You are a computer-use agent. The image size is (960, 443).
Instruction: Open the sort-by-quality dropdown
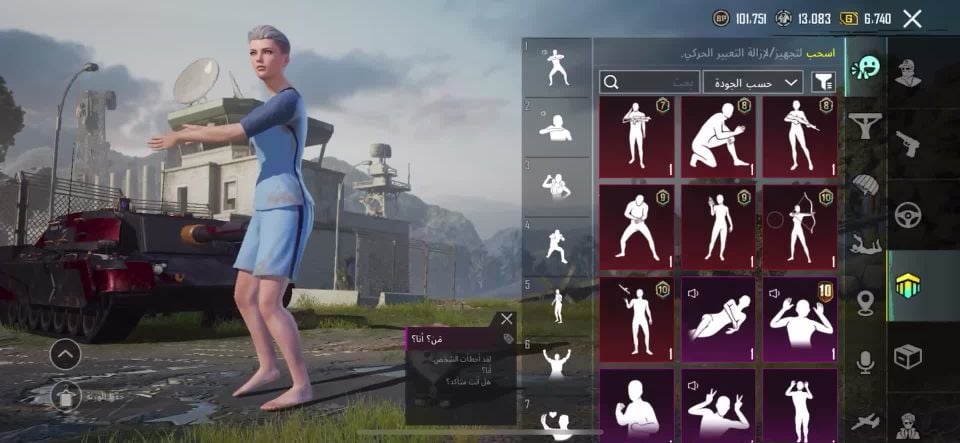click(753, 82)
